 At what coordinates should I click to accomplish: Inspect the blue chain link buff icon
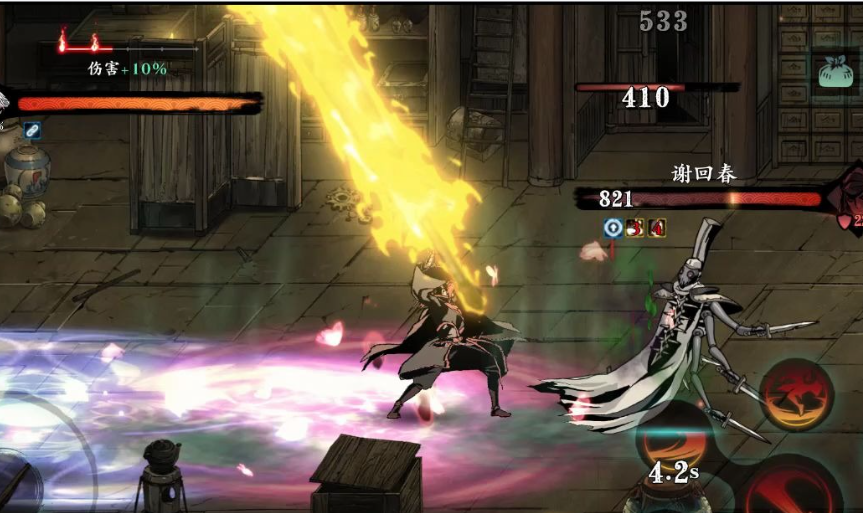pyautogui.click(x=32, y=129)
